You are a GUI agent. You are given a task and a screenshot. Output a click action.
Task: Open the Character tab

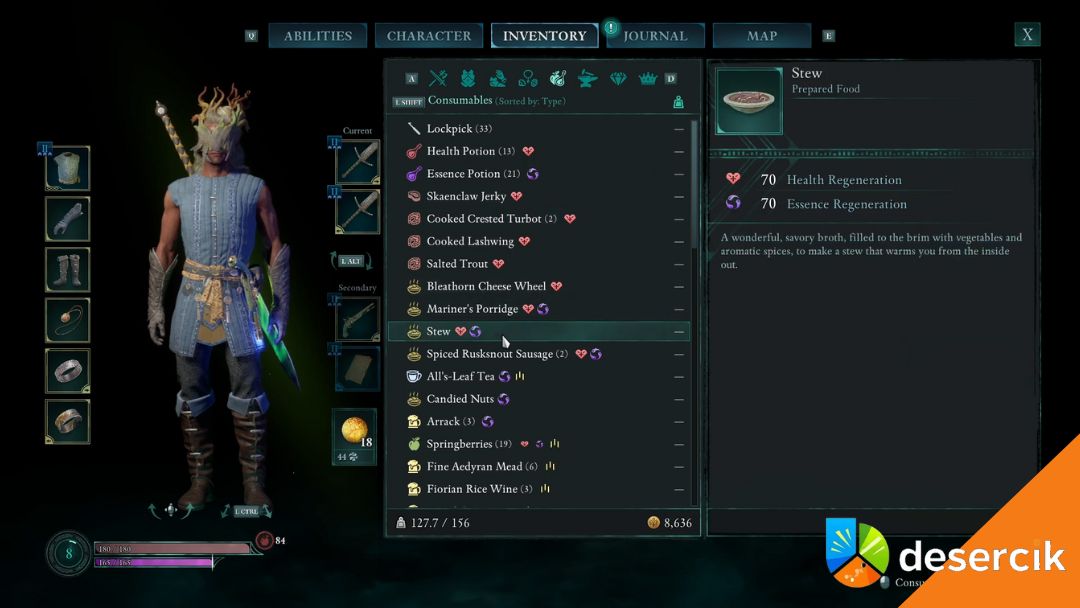pos(429,36)
